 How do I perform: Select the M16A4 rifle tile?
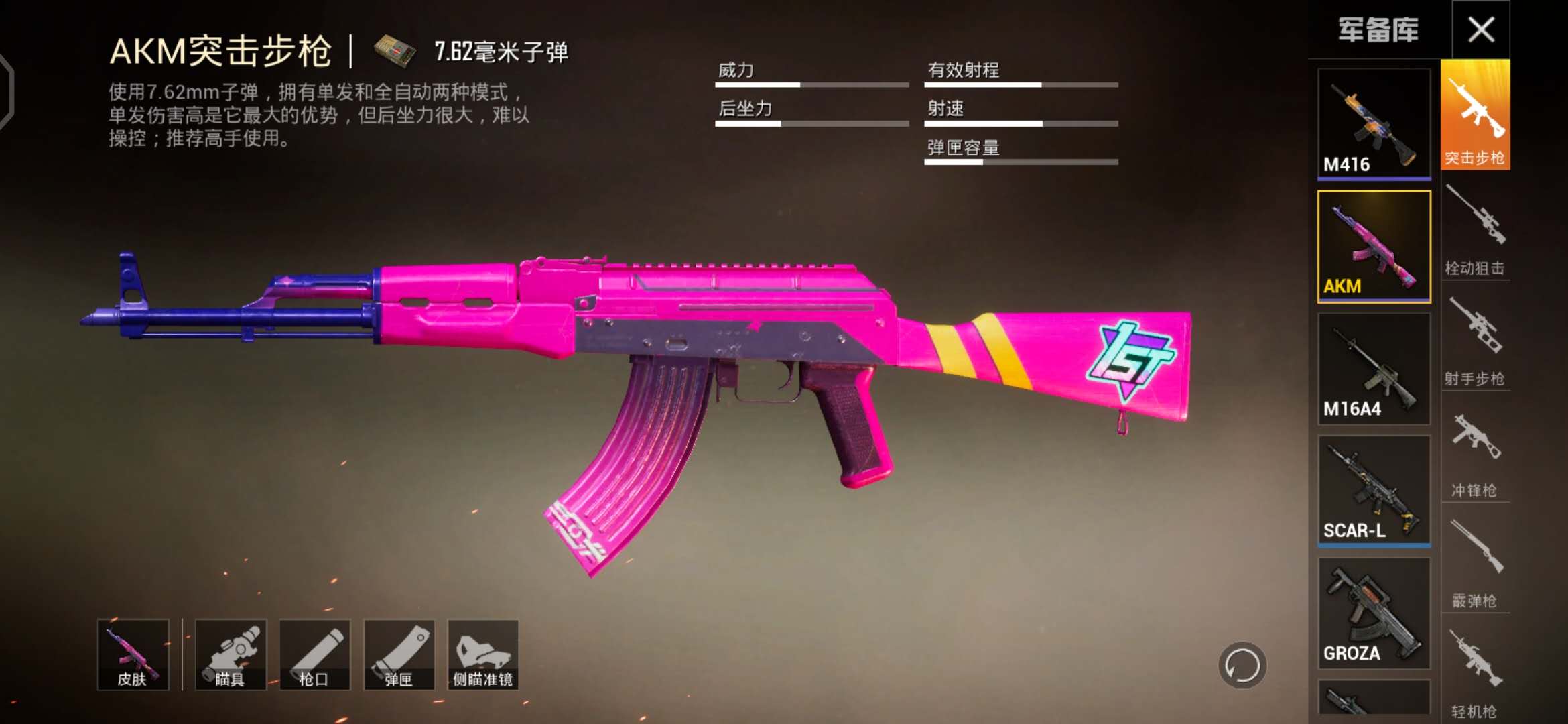coord(1374,369)
